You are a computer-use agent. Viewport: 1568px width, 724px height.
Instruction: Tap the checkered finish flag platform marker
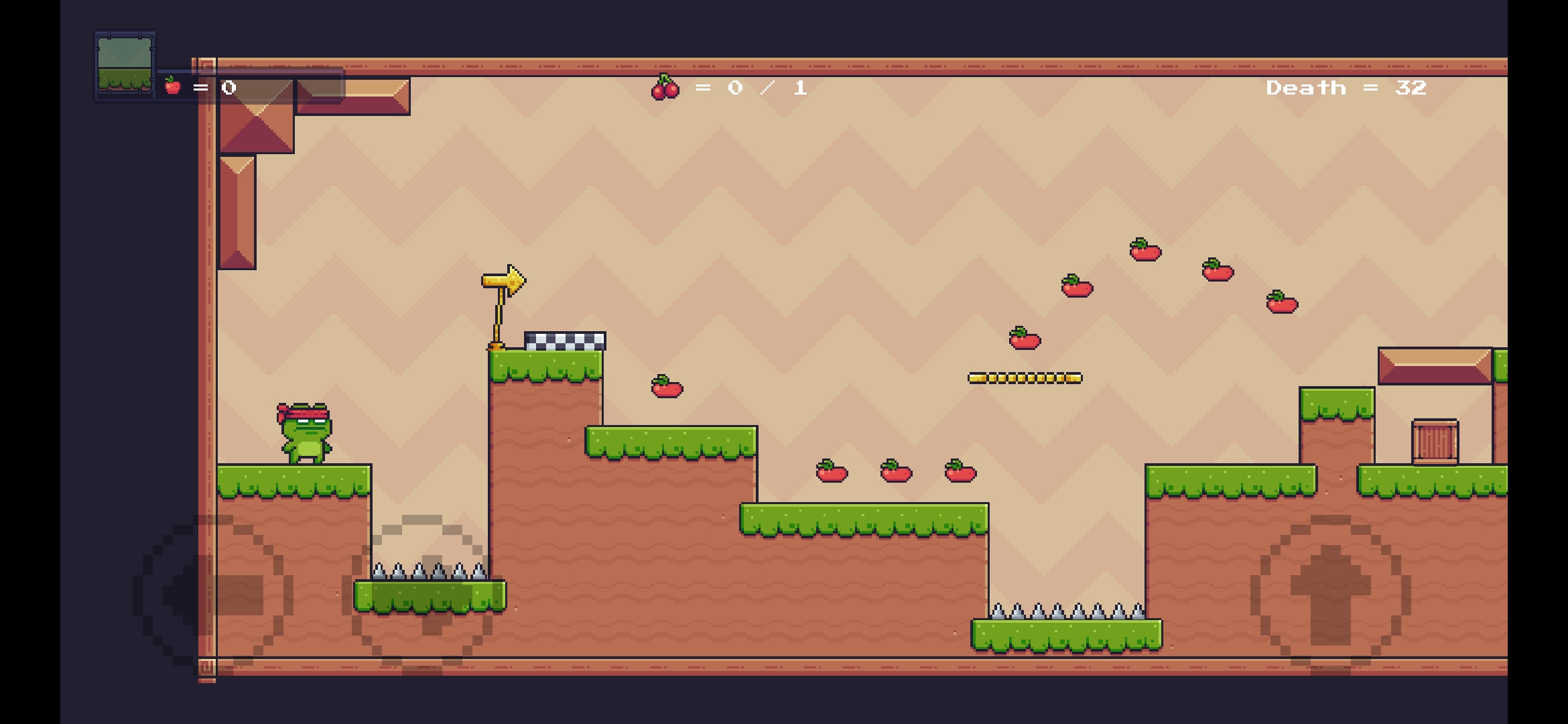565,342
